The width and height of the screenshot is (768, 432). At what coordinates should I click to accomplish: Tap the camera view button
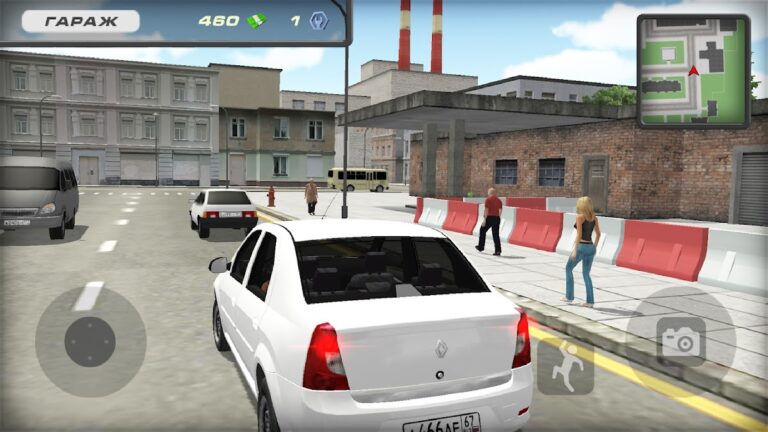[681, 342]
